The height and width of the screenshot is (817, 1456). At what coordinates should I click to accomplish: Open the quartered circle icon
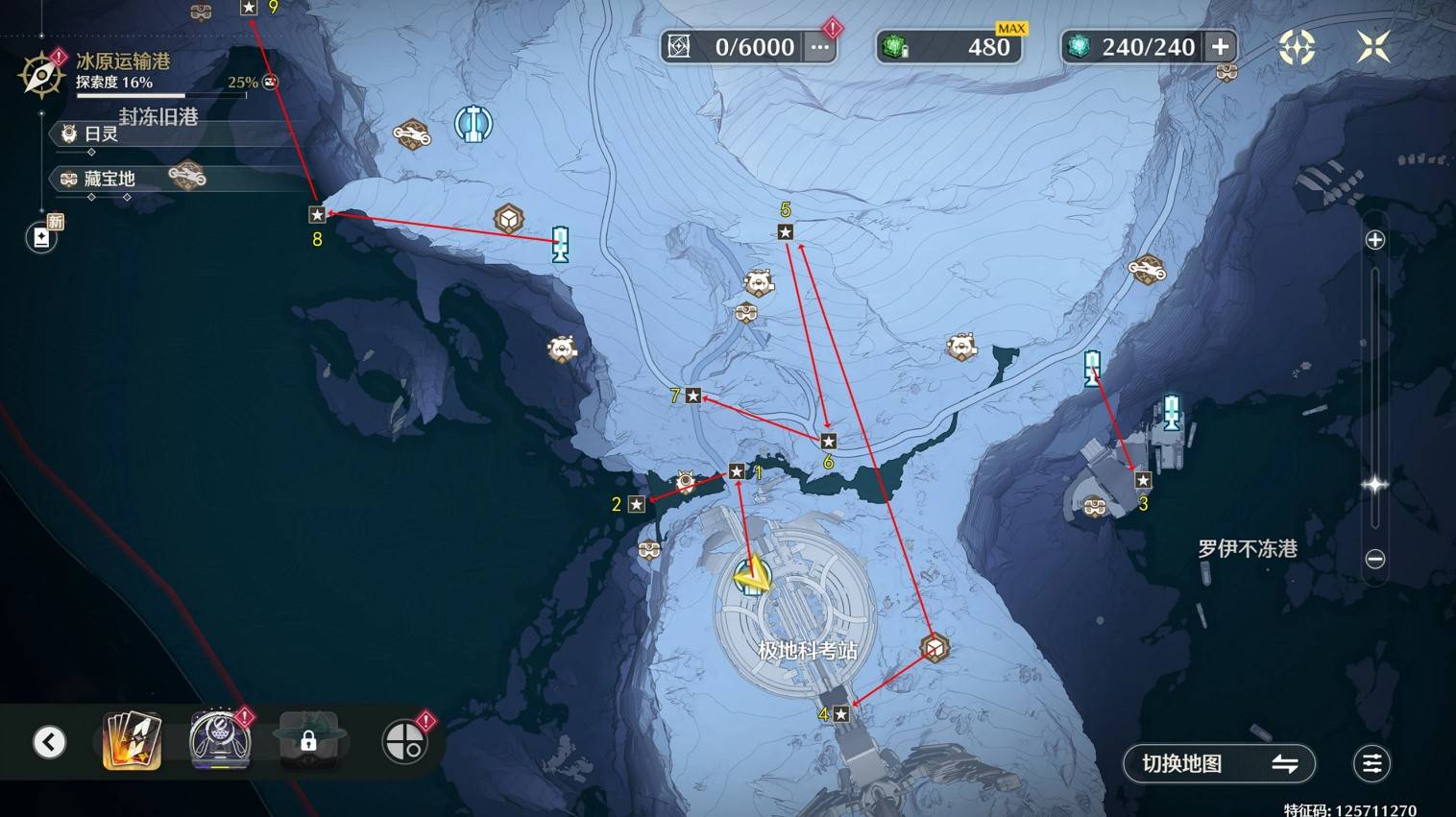click(404, 742)
